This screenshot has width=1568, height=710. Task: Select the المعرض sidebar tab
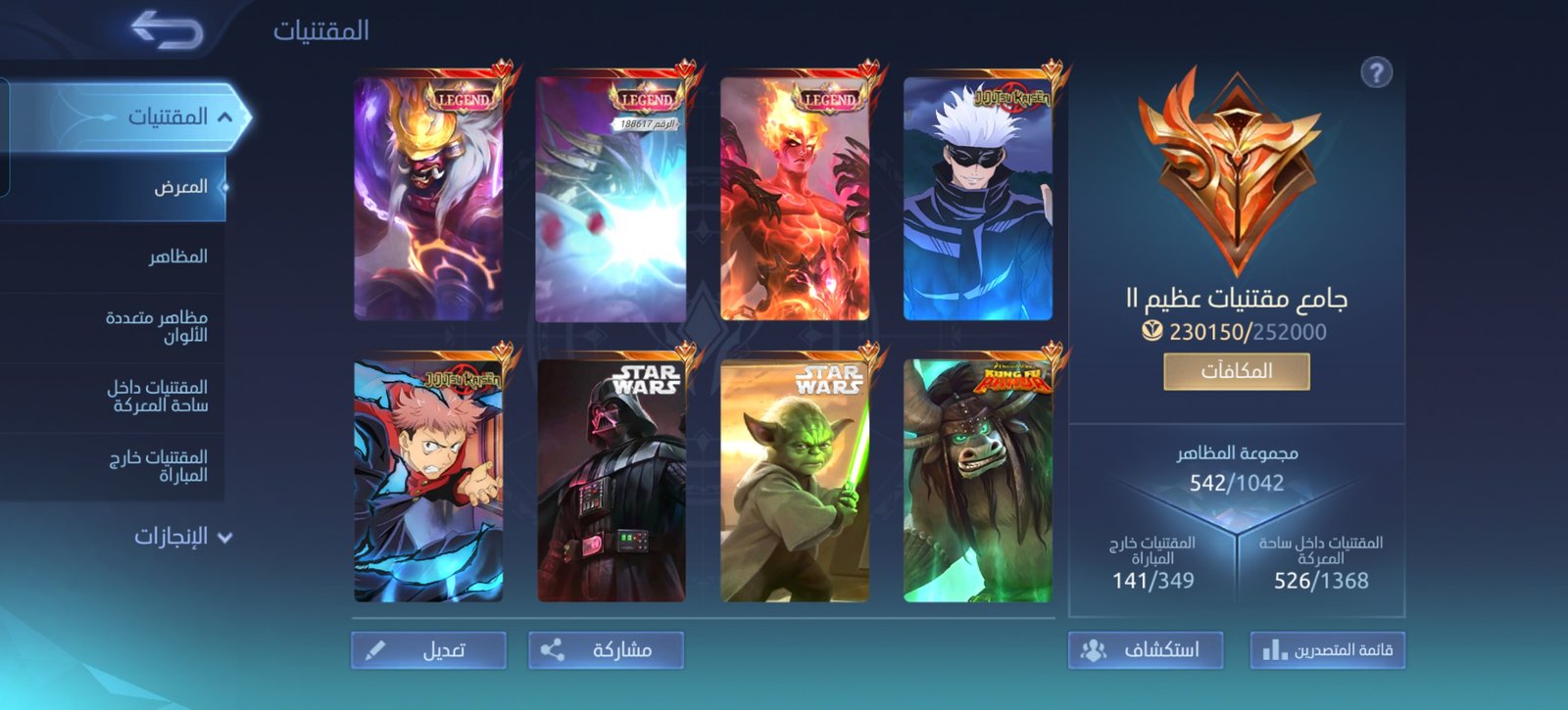[x=180, y=187]
